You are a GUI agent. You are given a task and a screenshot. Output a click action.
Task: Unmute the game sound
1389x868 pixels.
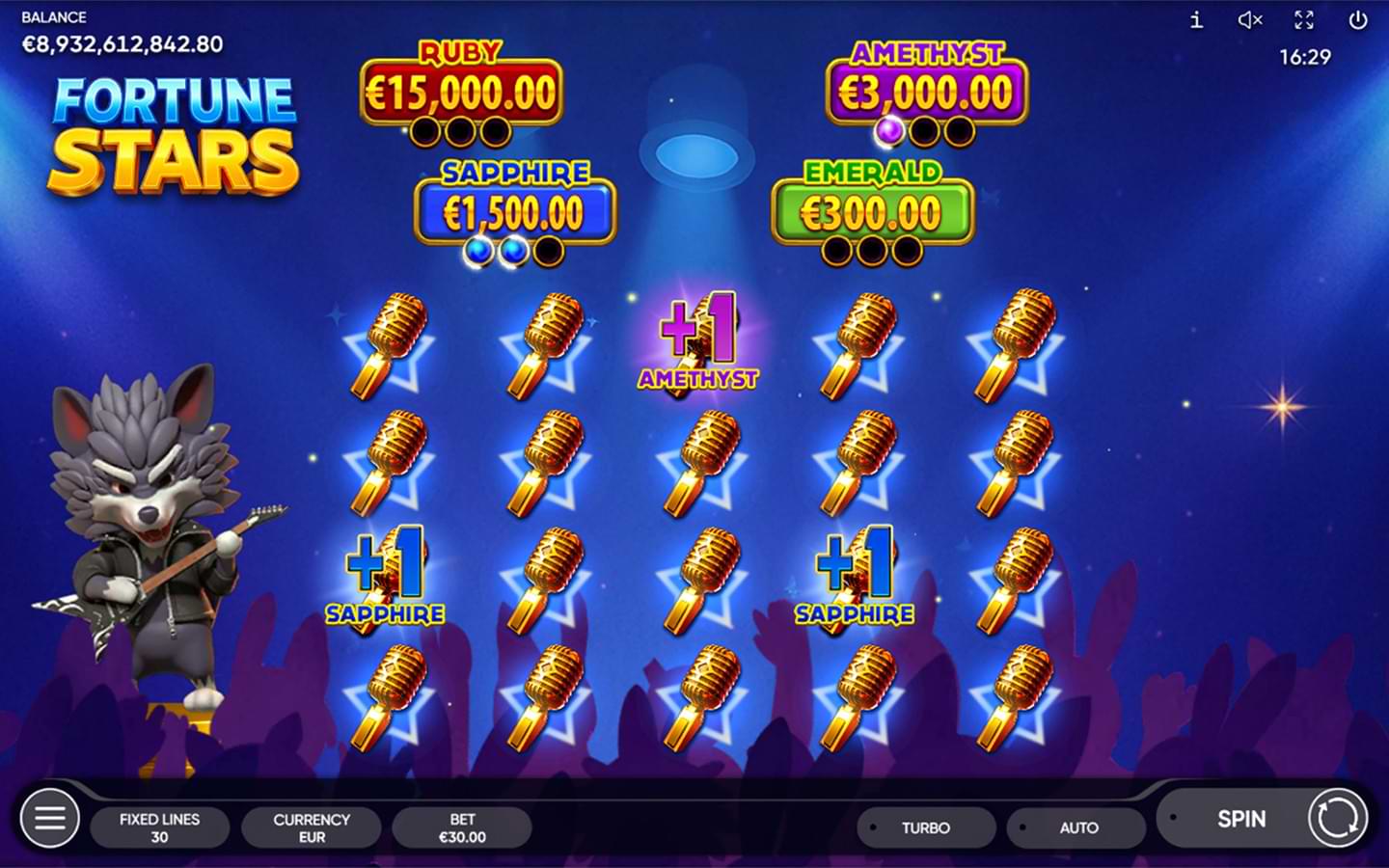point(1250,20)
